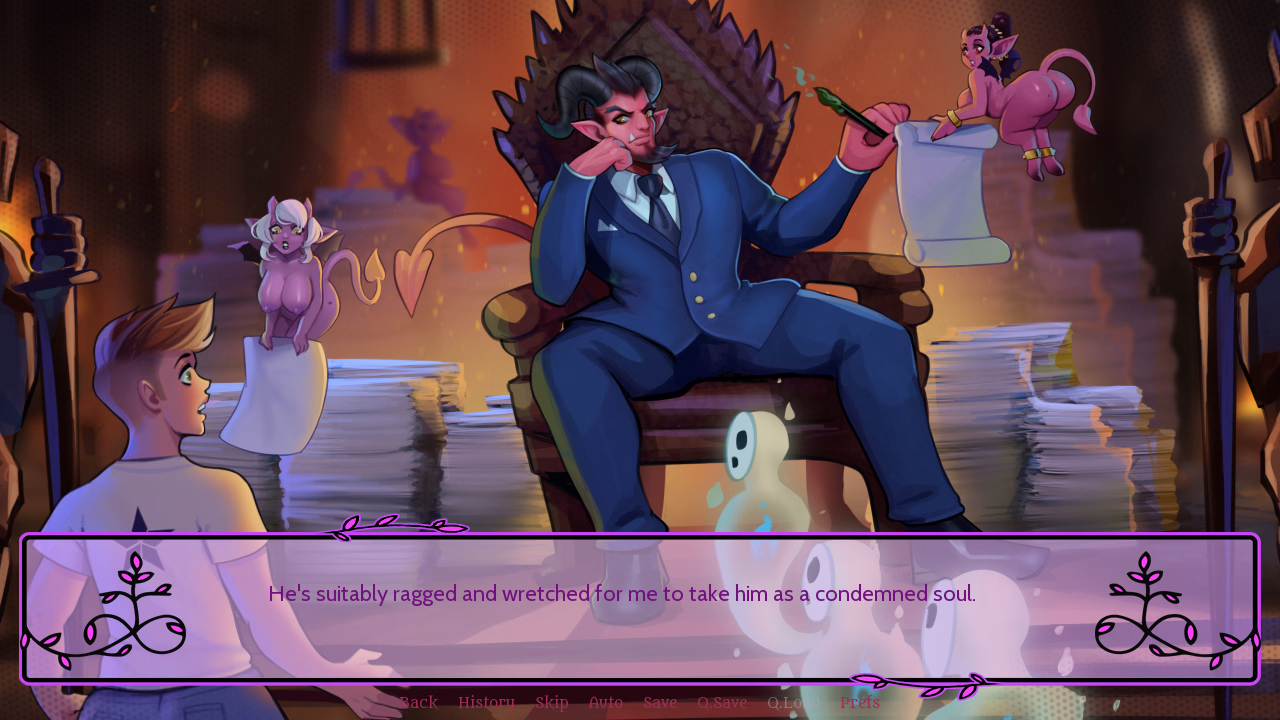Click the vine decoration above the dialogue box
1280x720 pixels.
[398, 524]
